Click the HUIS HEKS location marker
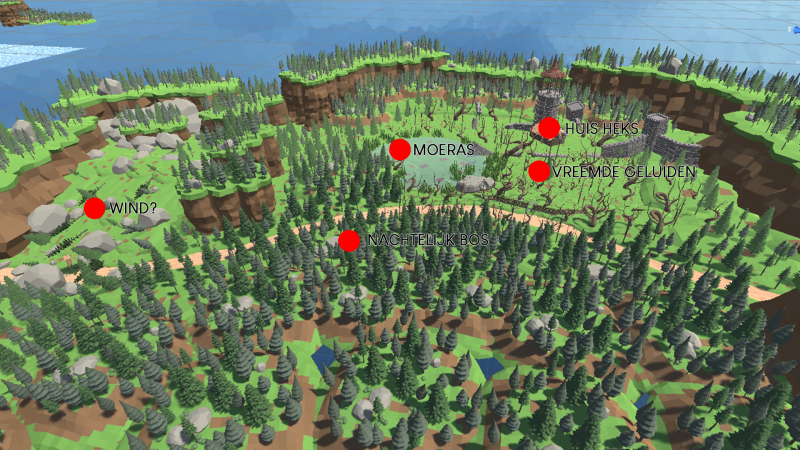This screenshot has width=800, height=450. click(x=548, y=128)
